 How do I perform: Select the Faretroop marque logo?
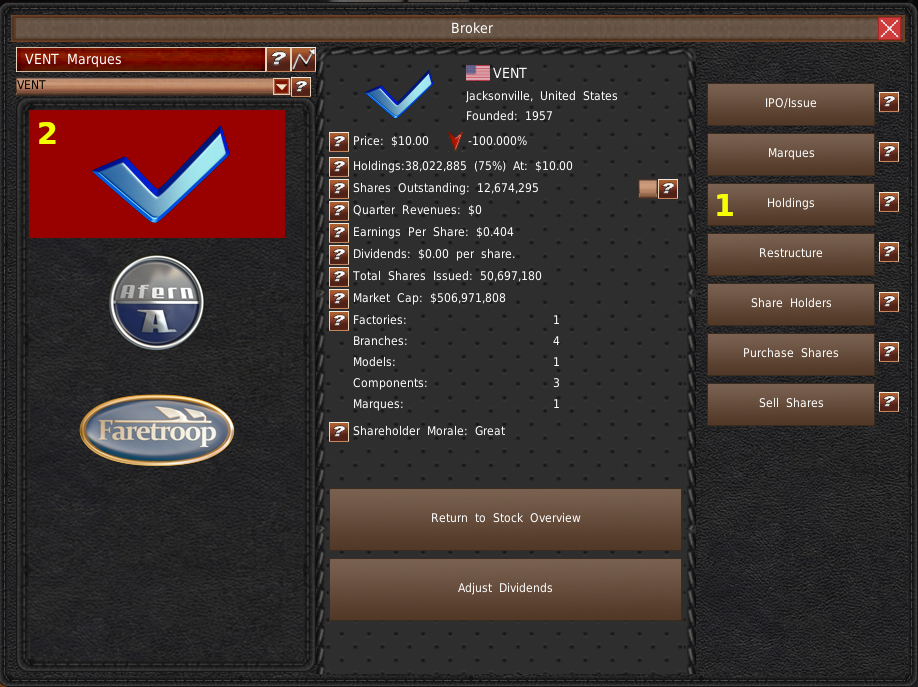156,431
